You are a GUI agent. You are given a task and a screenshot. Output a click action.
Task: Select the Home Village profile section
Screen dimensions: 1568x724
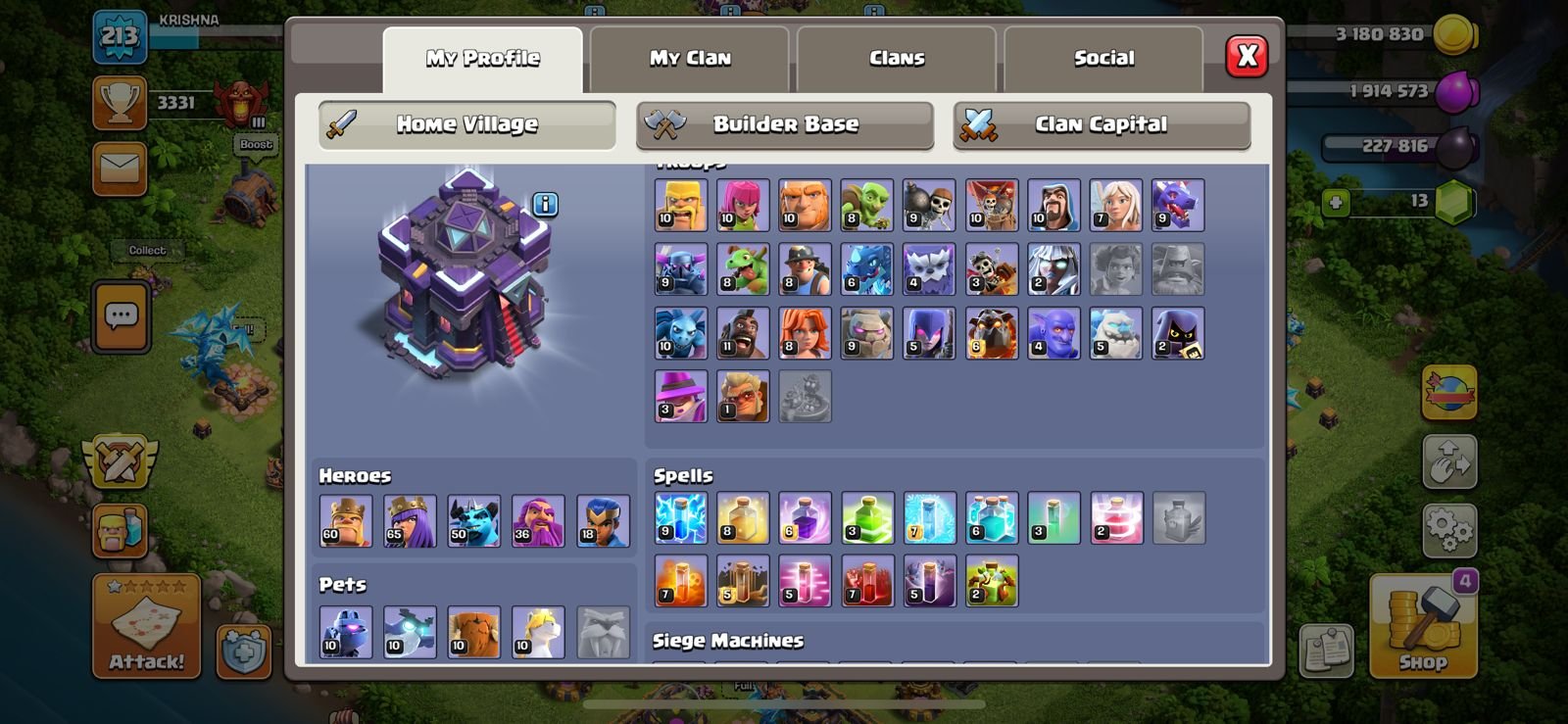pos(466,124)
